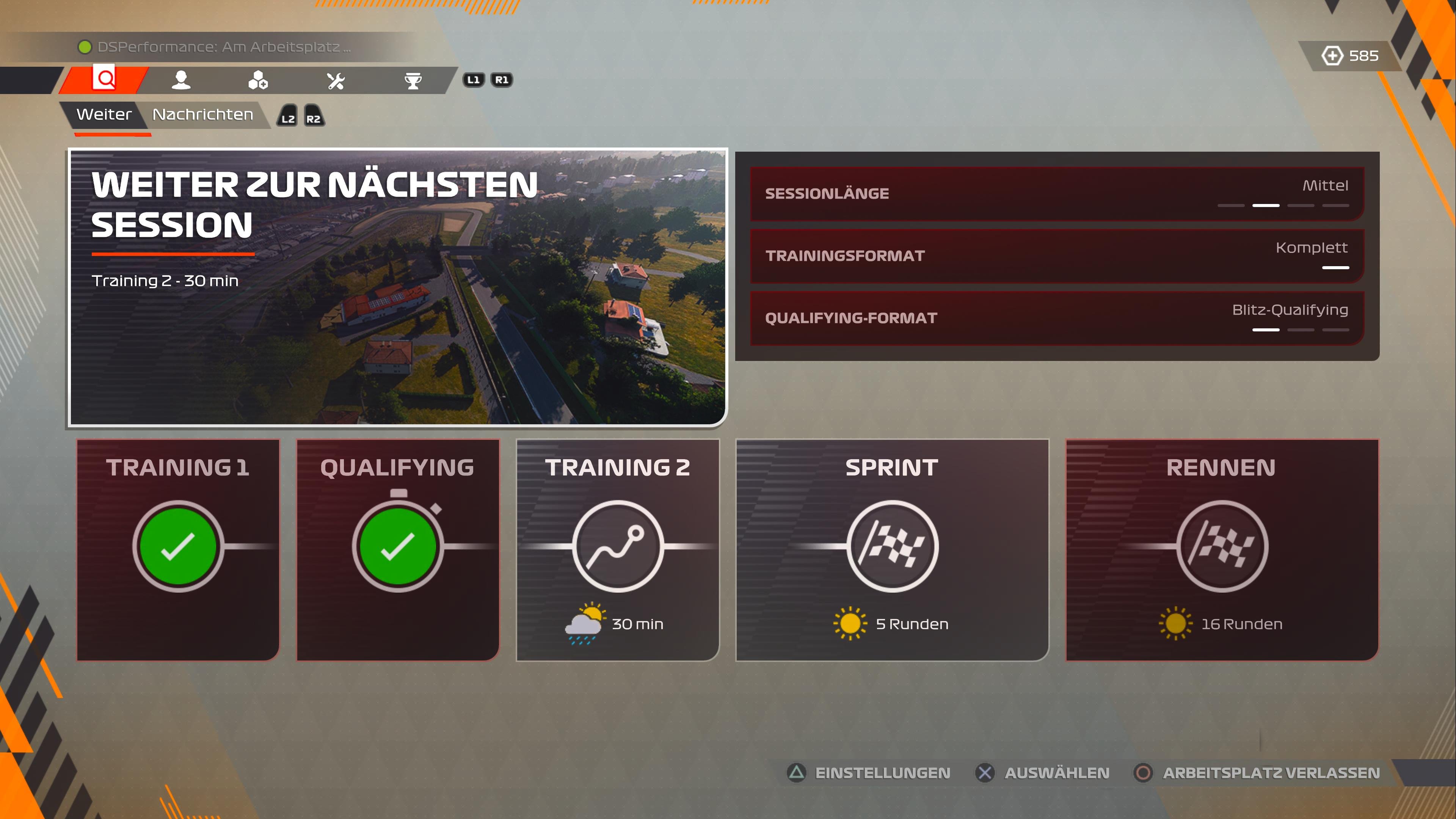Select the Weiter subtab
This screenshot has width=1456, height=819.
(104, 115)
